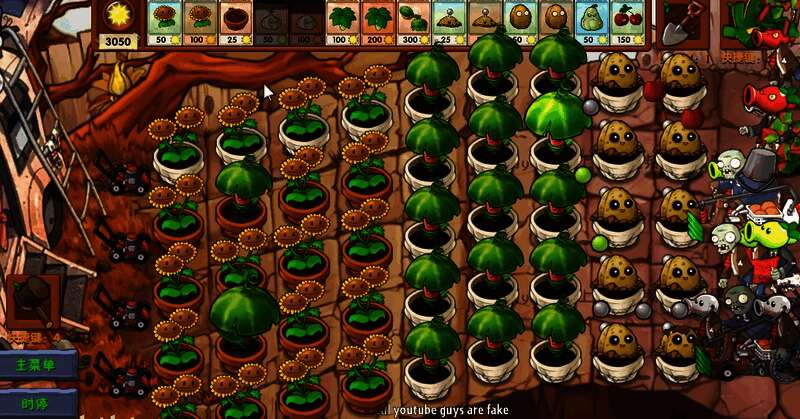
Task: Select the 100-cost umbrella leaf packet
Action: pyautogui.click(x=342, y=23)
